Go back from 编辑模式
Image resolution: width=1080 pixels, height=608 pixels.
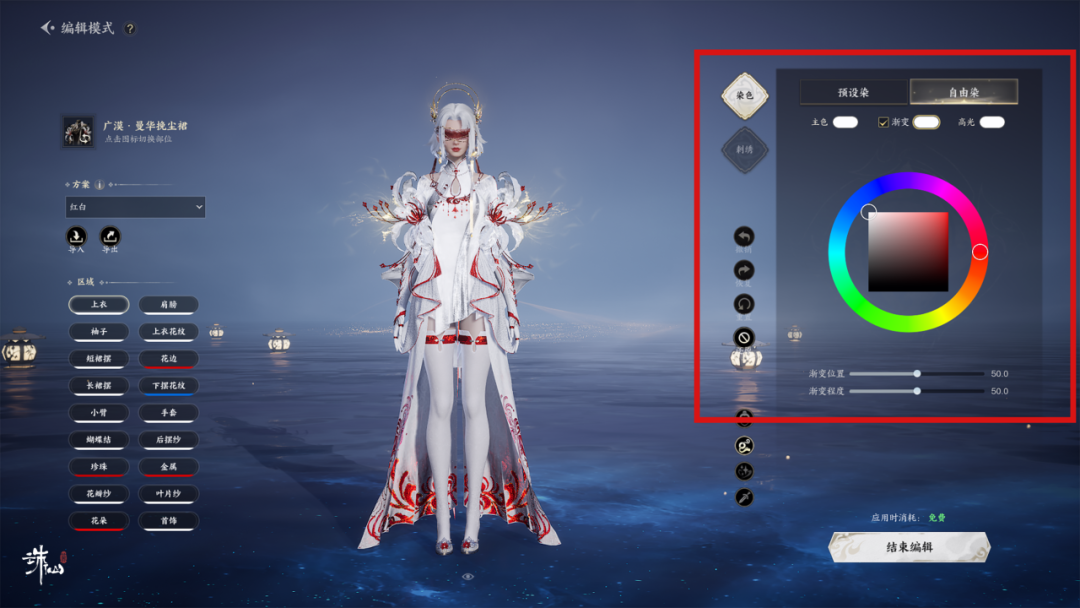coord(48,28)
